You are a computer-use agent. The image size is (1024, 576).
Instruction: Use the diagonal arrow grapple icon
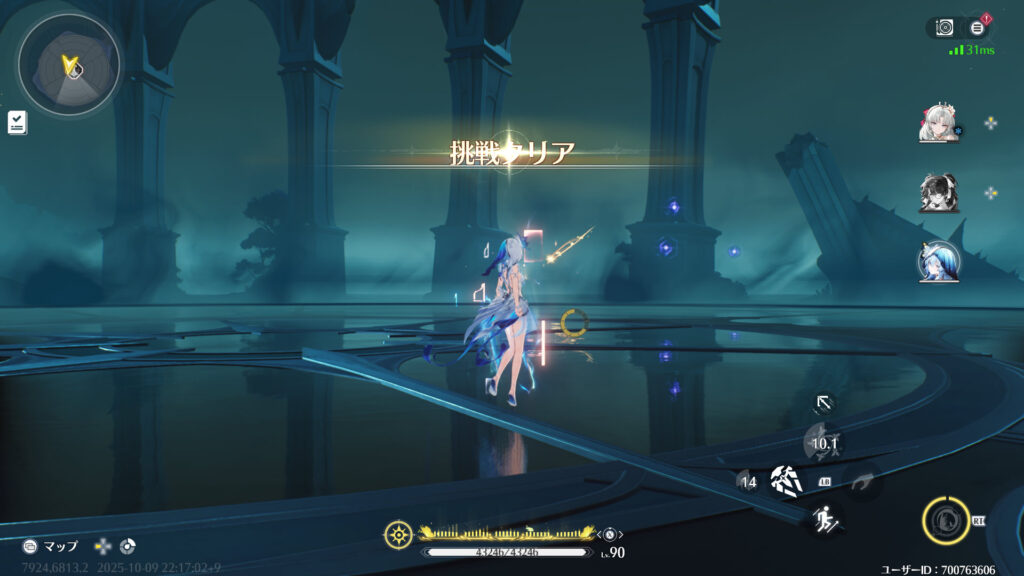(823, 403)
